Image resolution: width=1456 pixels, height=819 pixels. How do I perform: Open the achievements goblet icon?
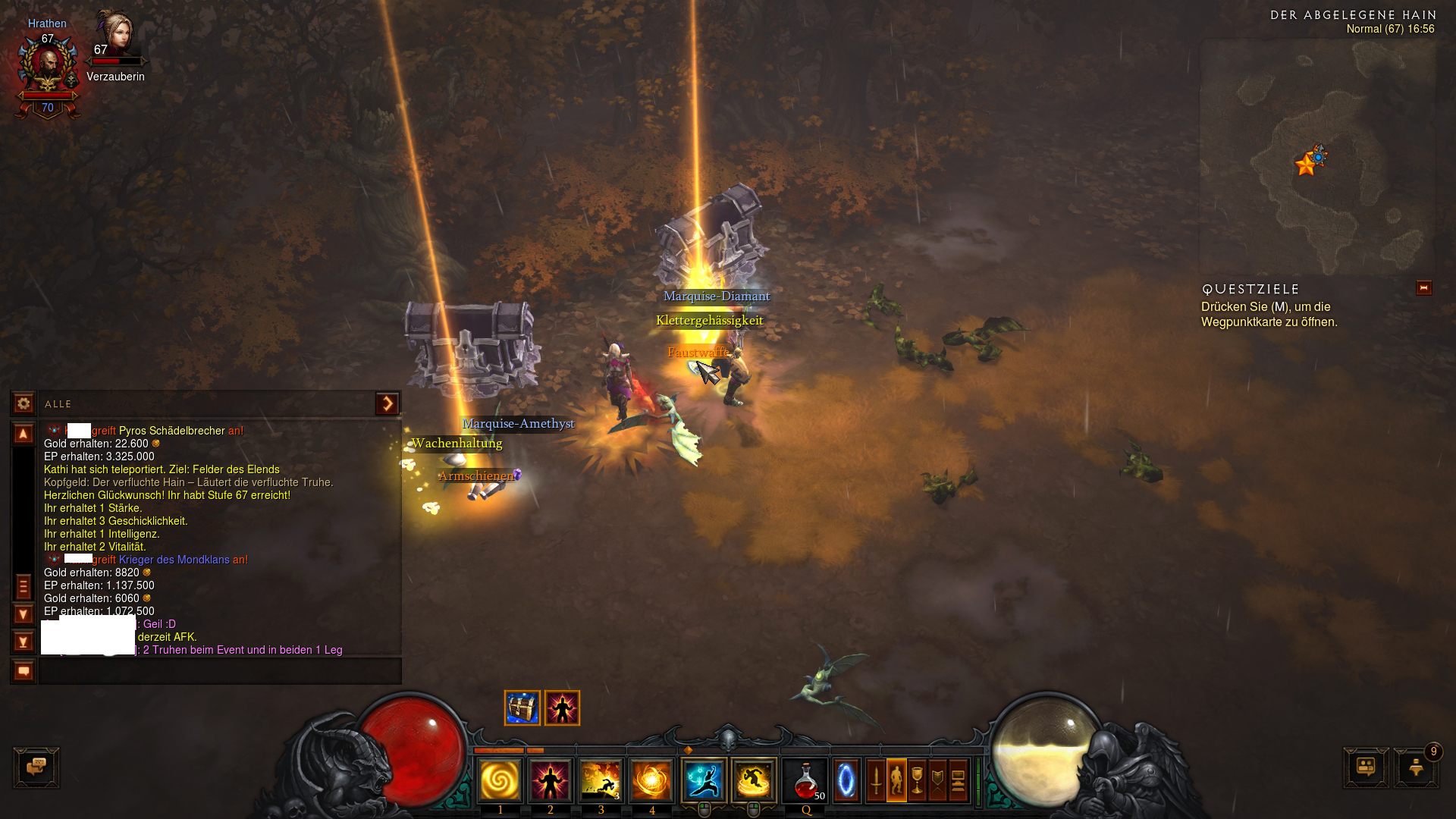tap(917, 780)
